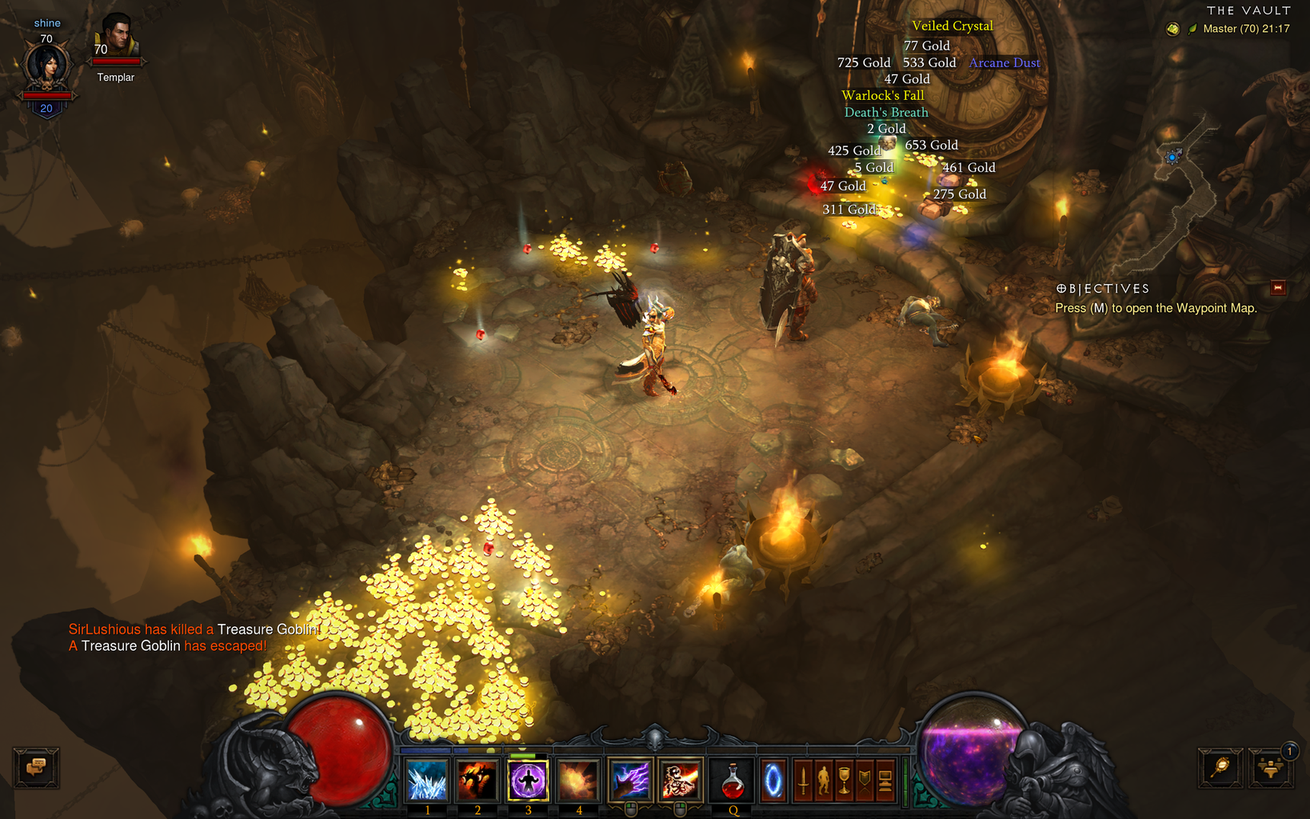Open the sword skills menu button

(802, 779)
